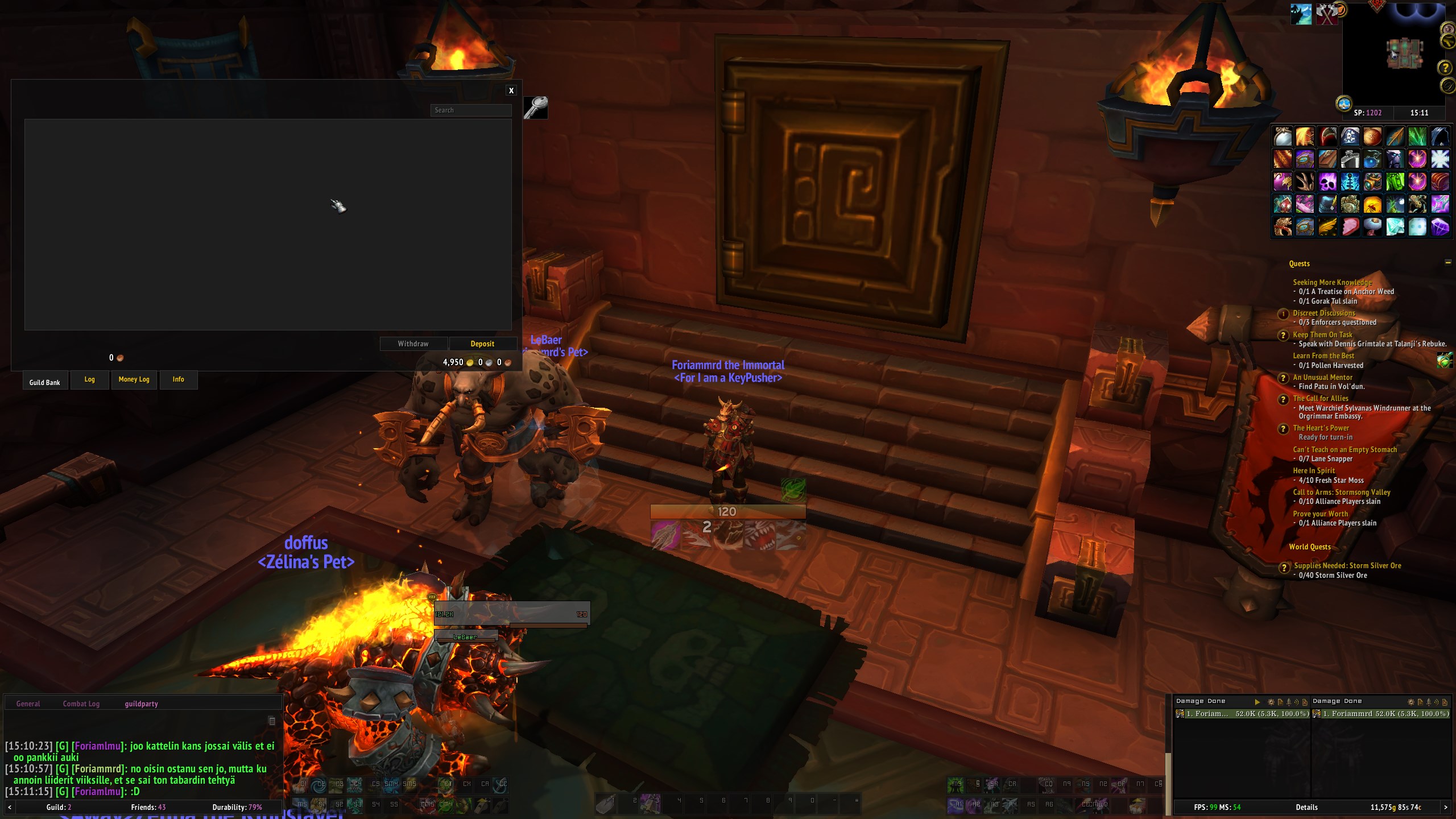Open the Details data panel label
Image resolution: width=1456 pixels, height=819 pixels.
click(1306, 807)
